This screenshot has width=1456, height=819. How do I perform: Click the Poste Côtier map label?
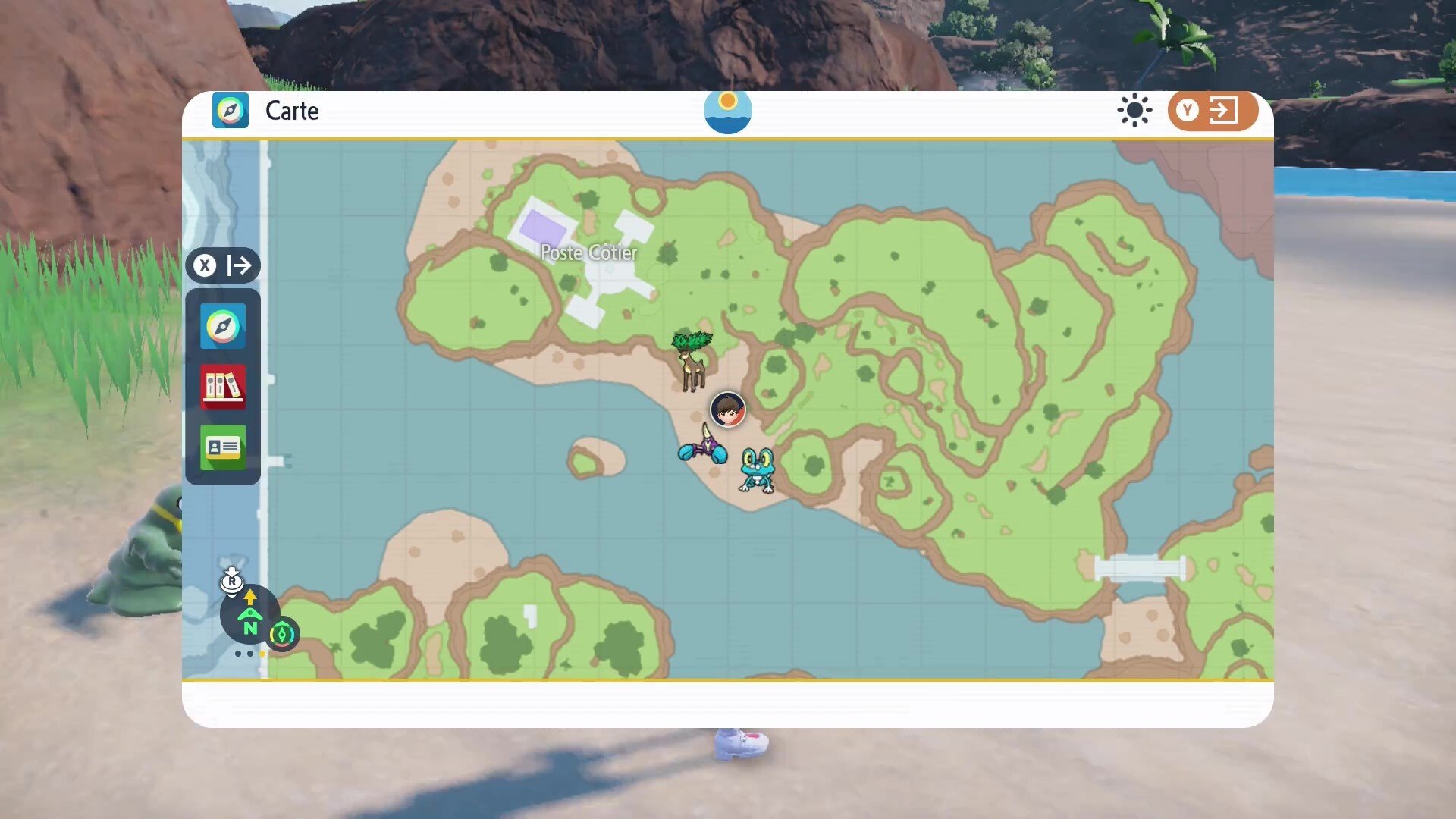[588, 253]
